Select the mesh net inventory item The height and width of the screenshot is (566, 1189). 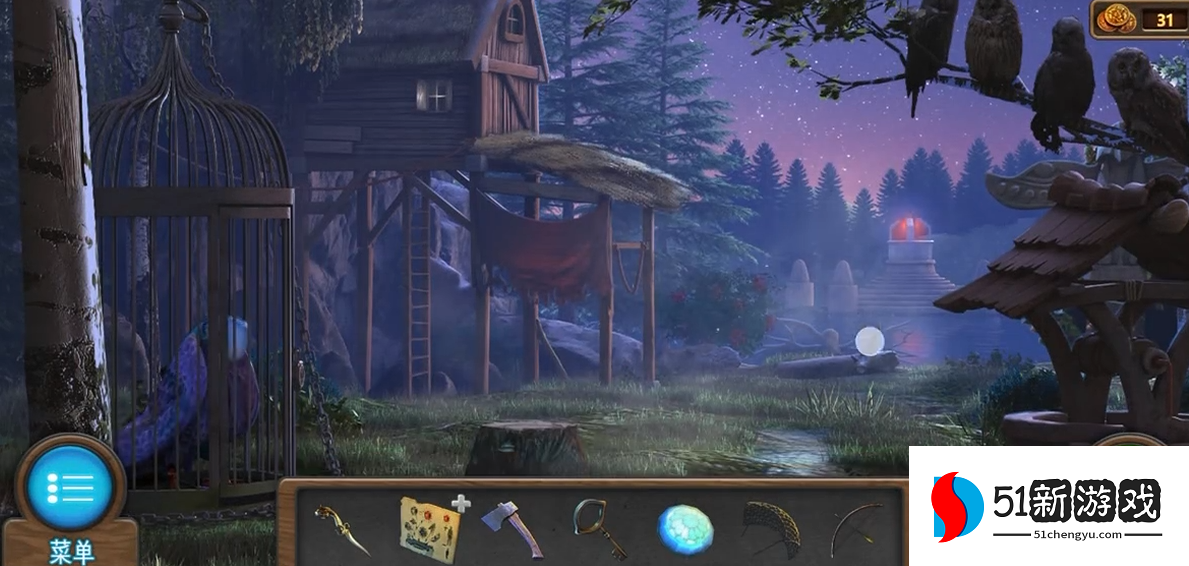771,527
